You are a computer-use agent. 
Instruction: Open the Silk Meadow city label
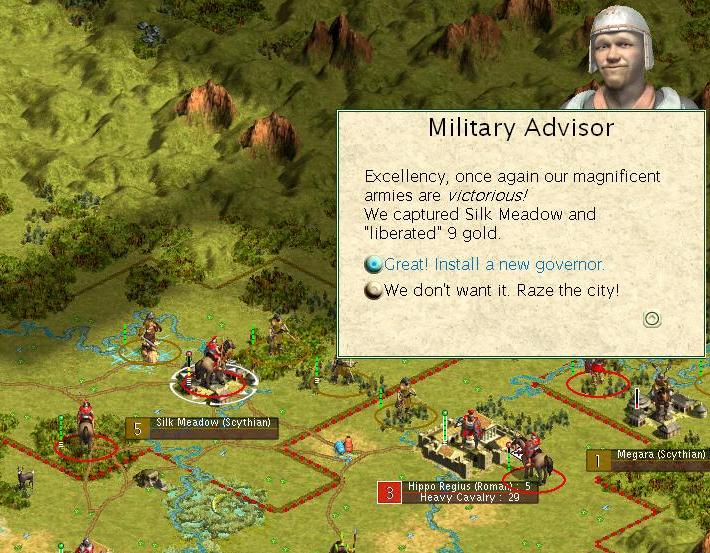[213, 424]
